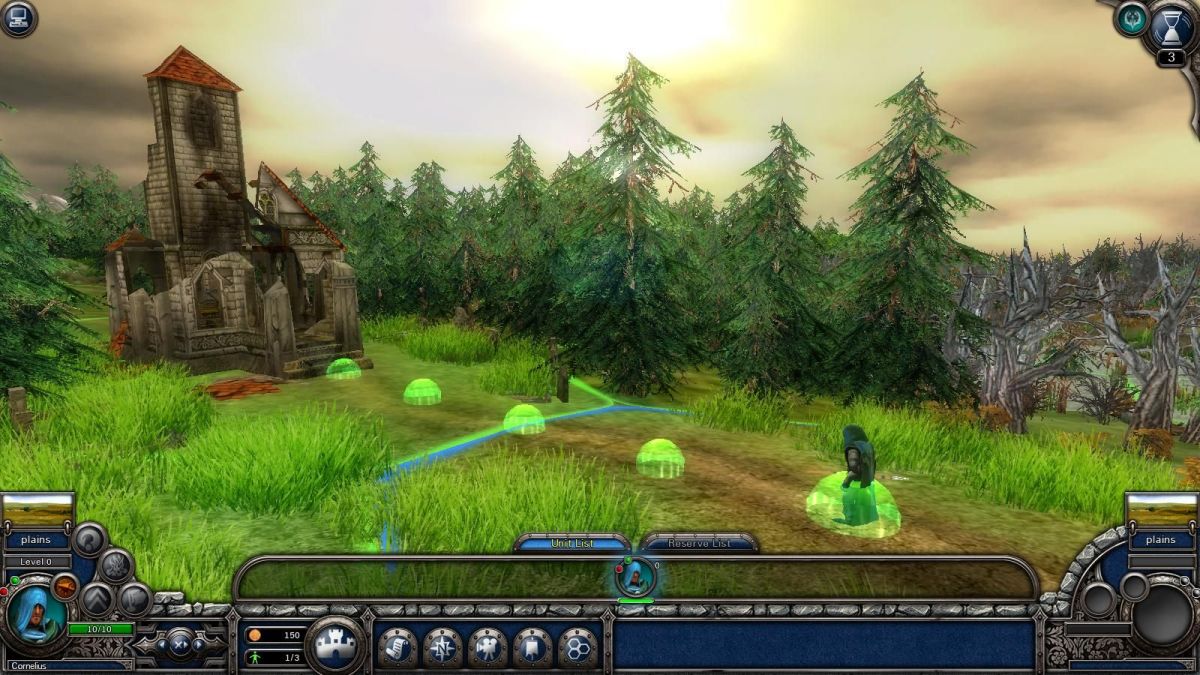This screenshot has height=675, width=1200.
Task: Click the honeycomb hexagon icon
Action: pyautogui.click(x=577, y=647)
